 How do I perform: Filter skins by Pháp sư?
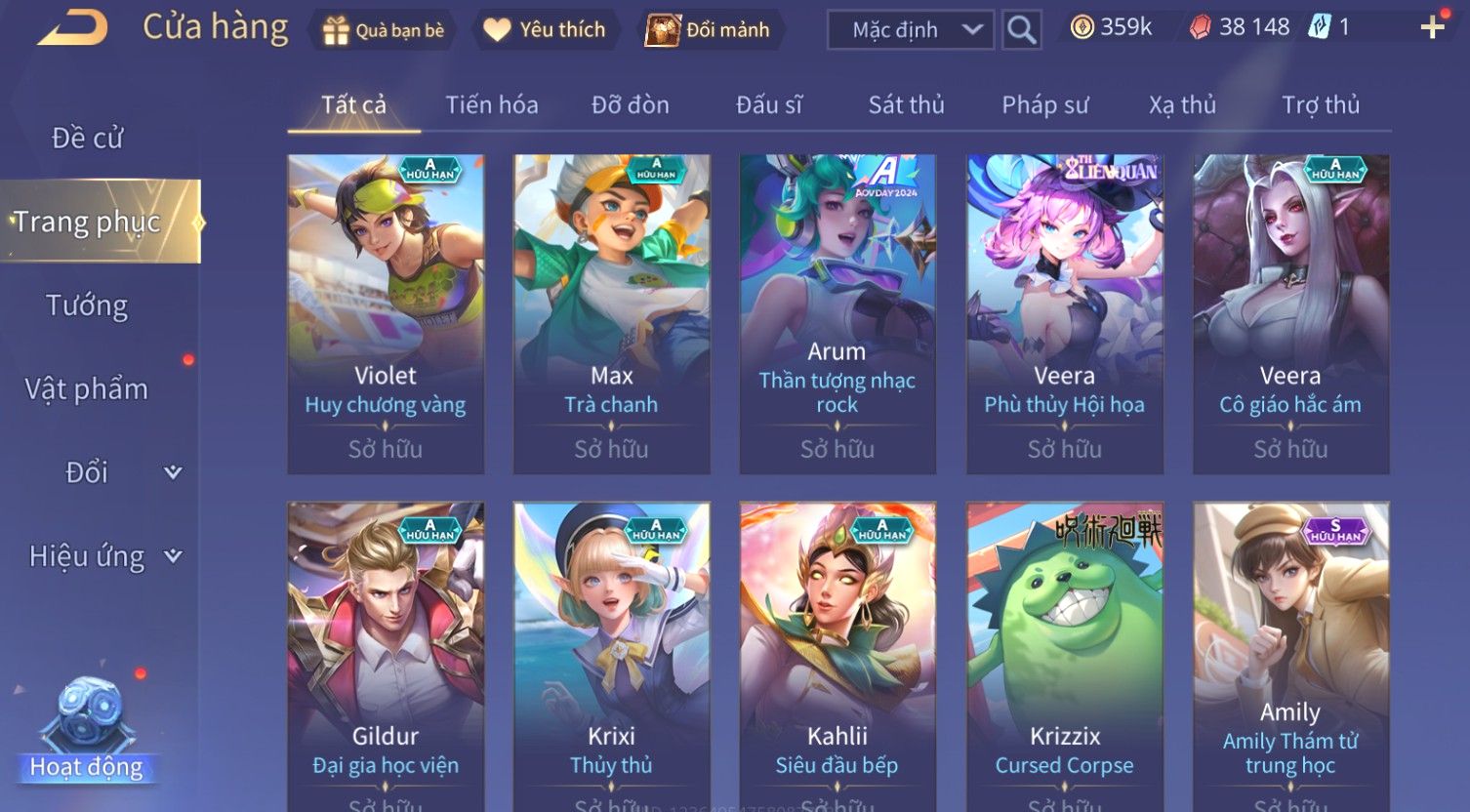1044,105
